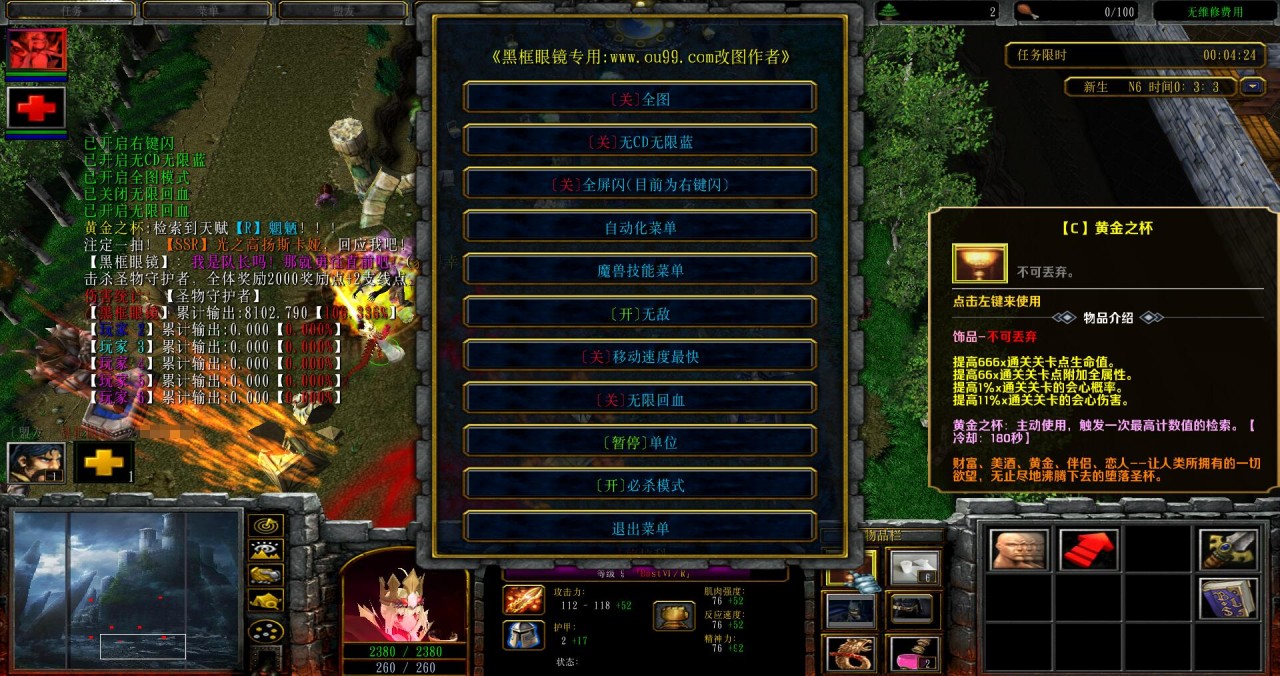This screenshot has height=676, width=1280.
Task: Toggle the 全图 full-map option
Action: tap(640, 99)
